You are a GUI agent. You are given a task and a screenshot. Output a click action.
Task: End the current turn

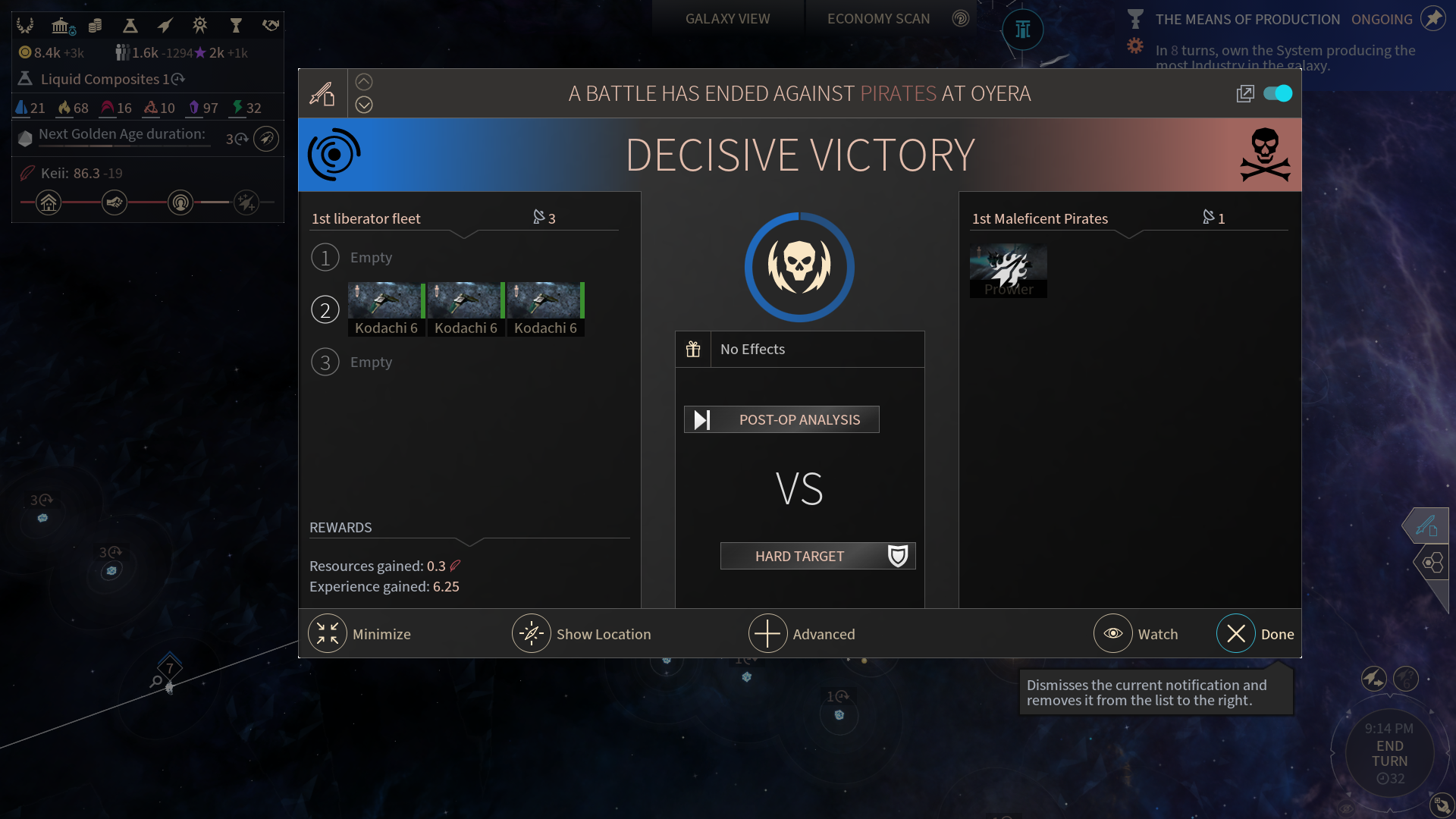(x=1389, y=754)
